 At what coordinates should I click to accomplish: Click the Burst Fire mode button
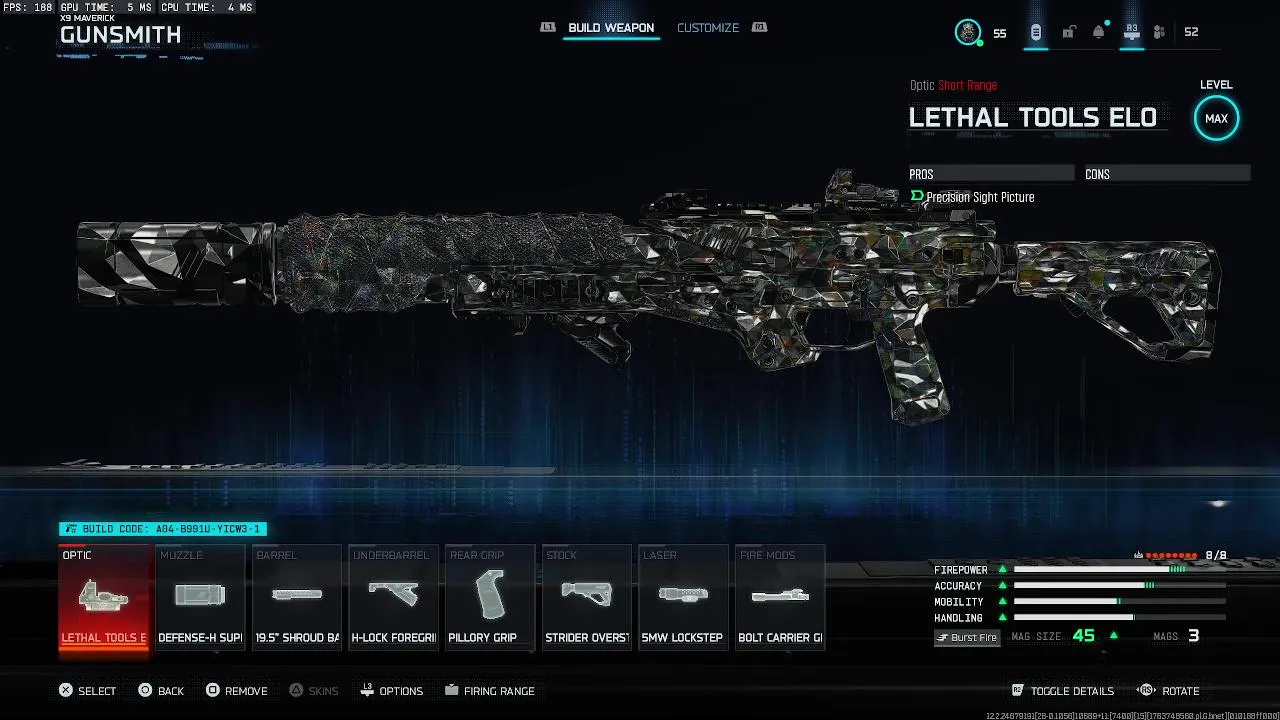967,637
